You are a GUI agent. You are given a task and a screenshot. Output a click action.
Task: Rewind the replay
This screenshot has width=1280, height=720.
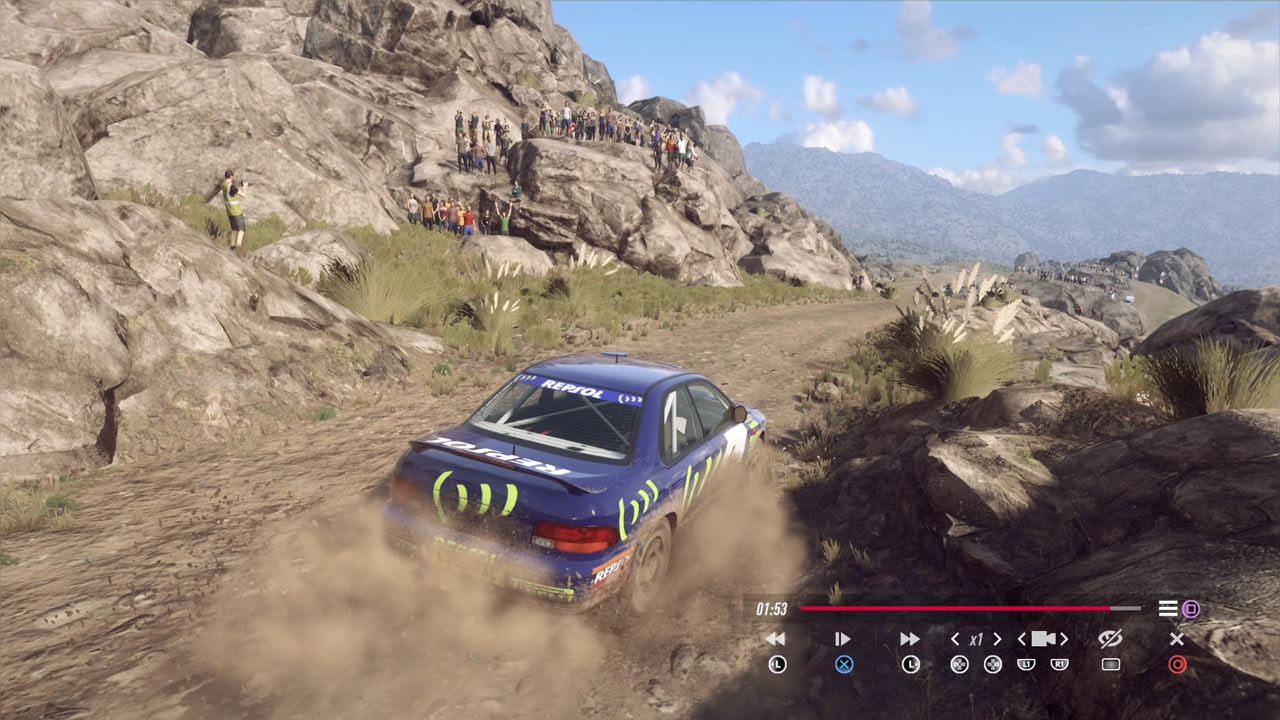click(776, 639)
